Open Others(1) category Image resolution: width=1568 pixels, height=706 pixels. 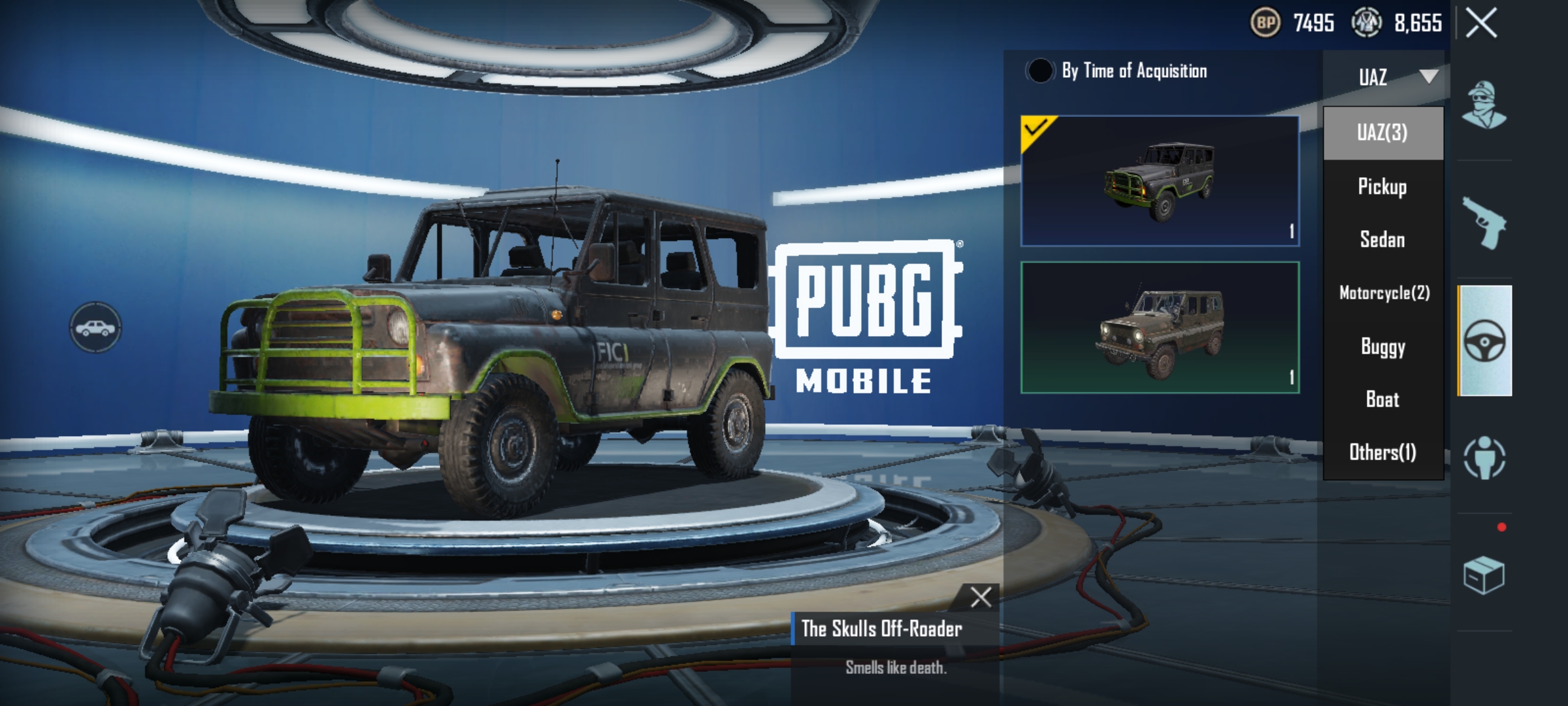(x=1382, y=452)
